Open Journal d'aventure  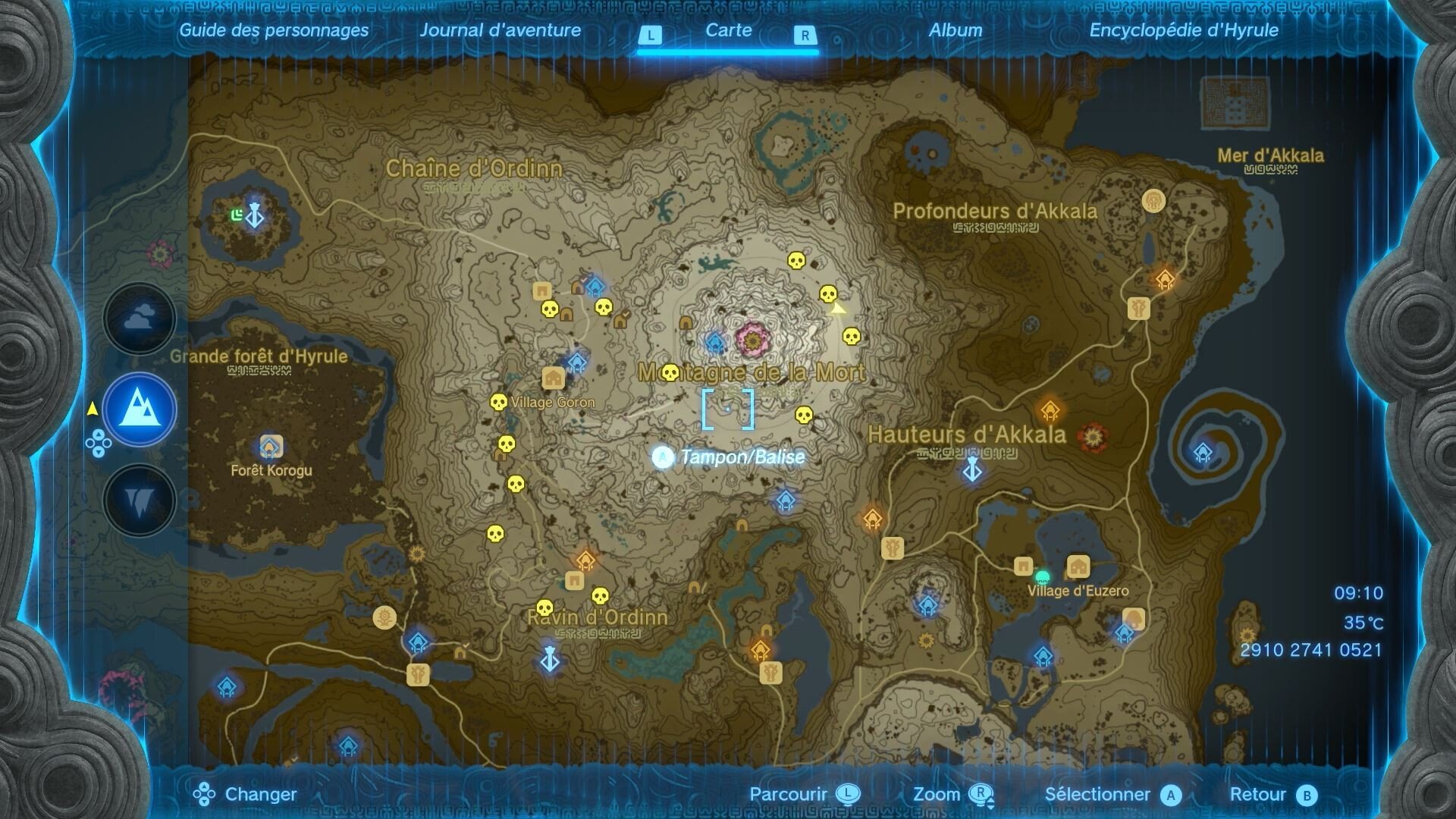[x=502, y=31]
